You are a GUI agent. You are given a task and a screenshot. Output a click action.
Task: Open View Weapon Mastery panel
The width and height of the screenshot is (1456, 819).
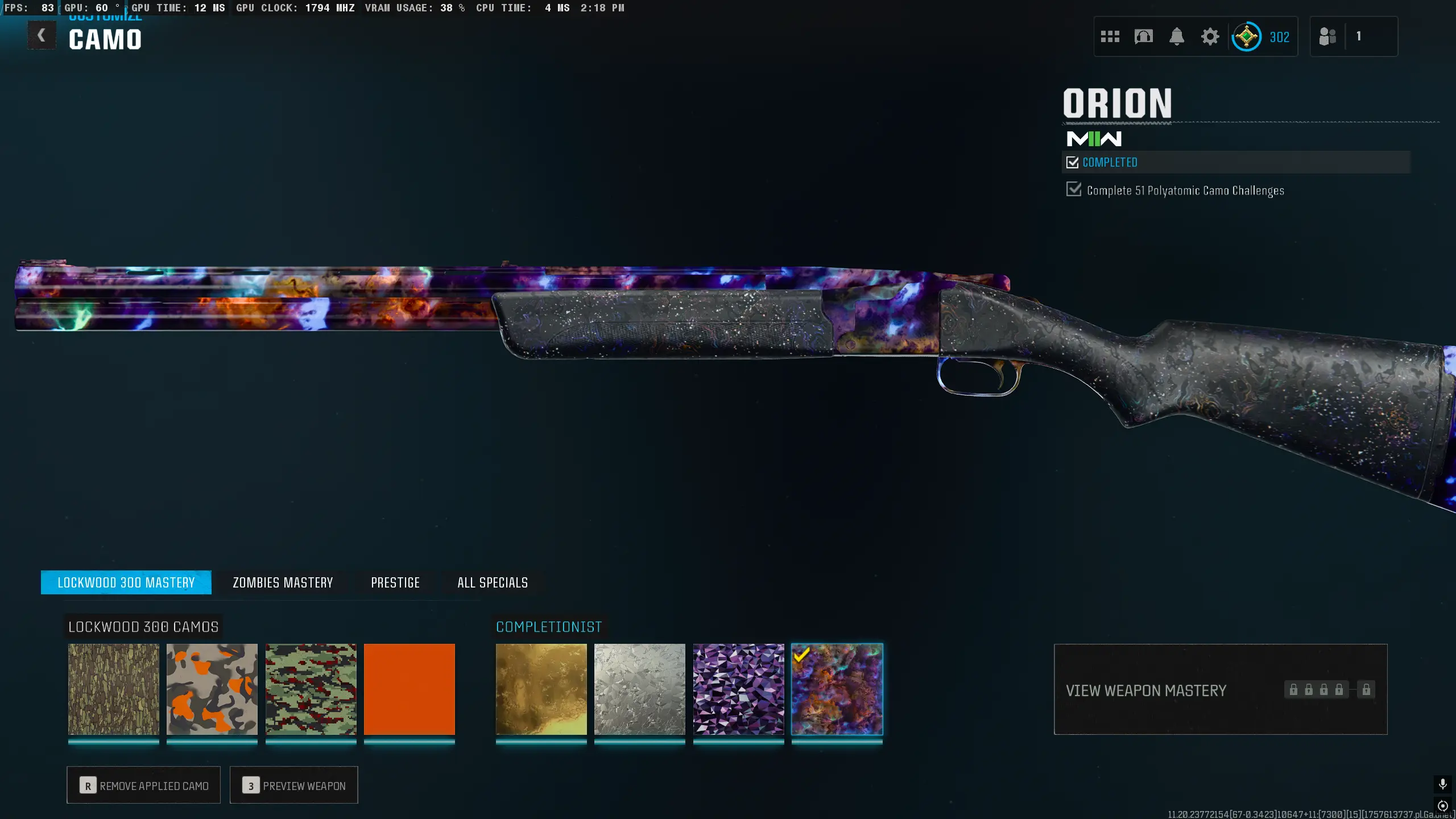1220,689
